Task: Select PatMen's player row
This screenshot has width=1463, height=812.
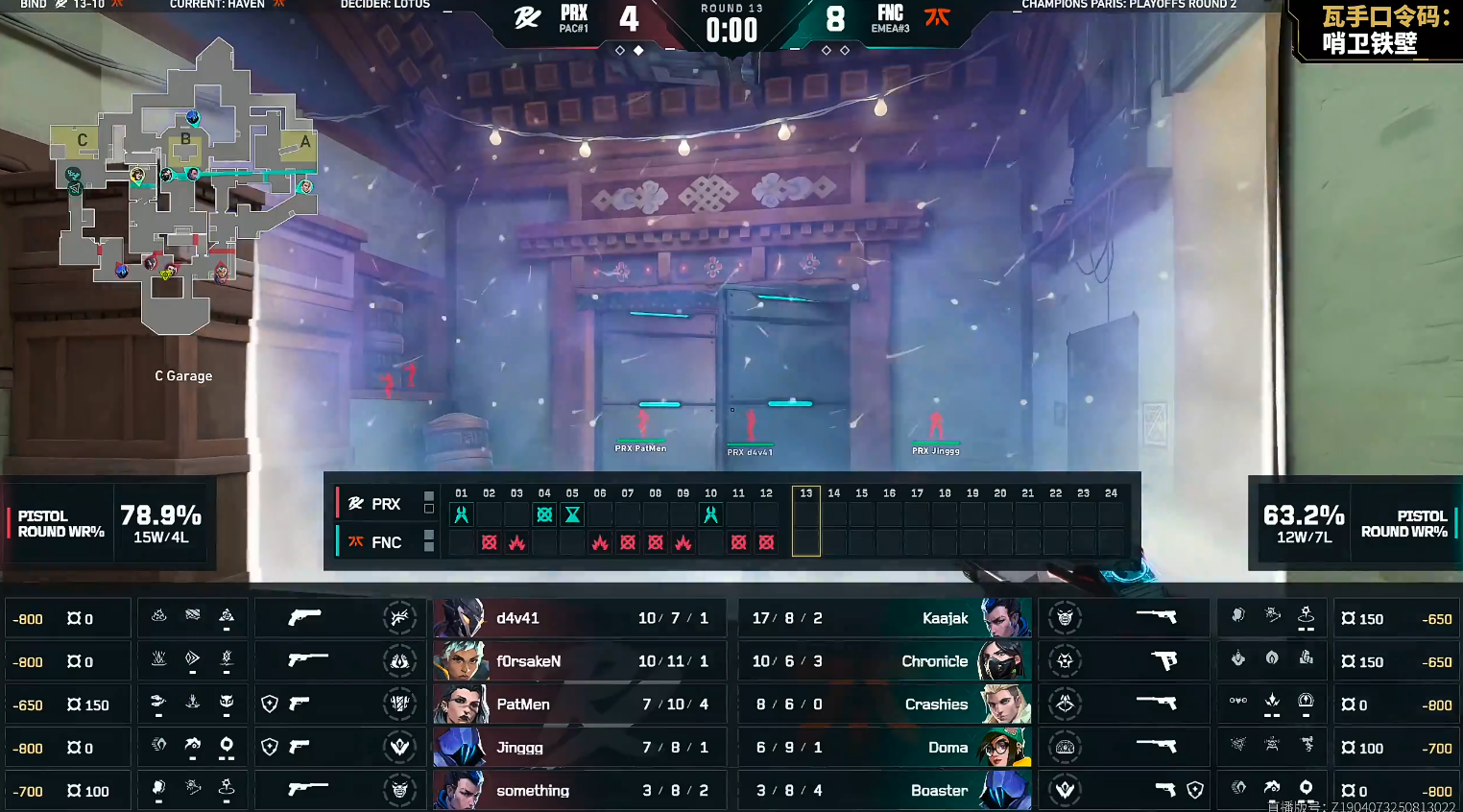Action: (x=574, y=705)
